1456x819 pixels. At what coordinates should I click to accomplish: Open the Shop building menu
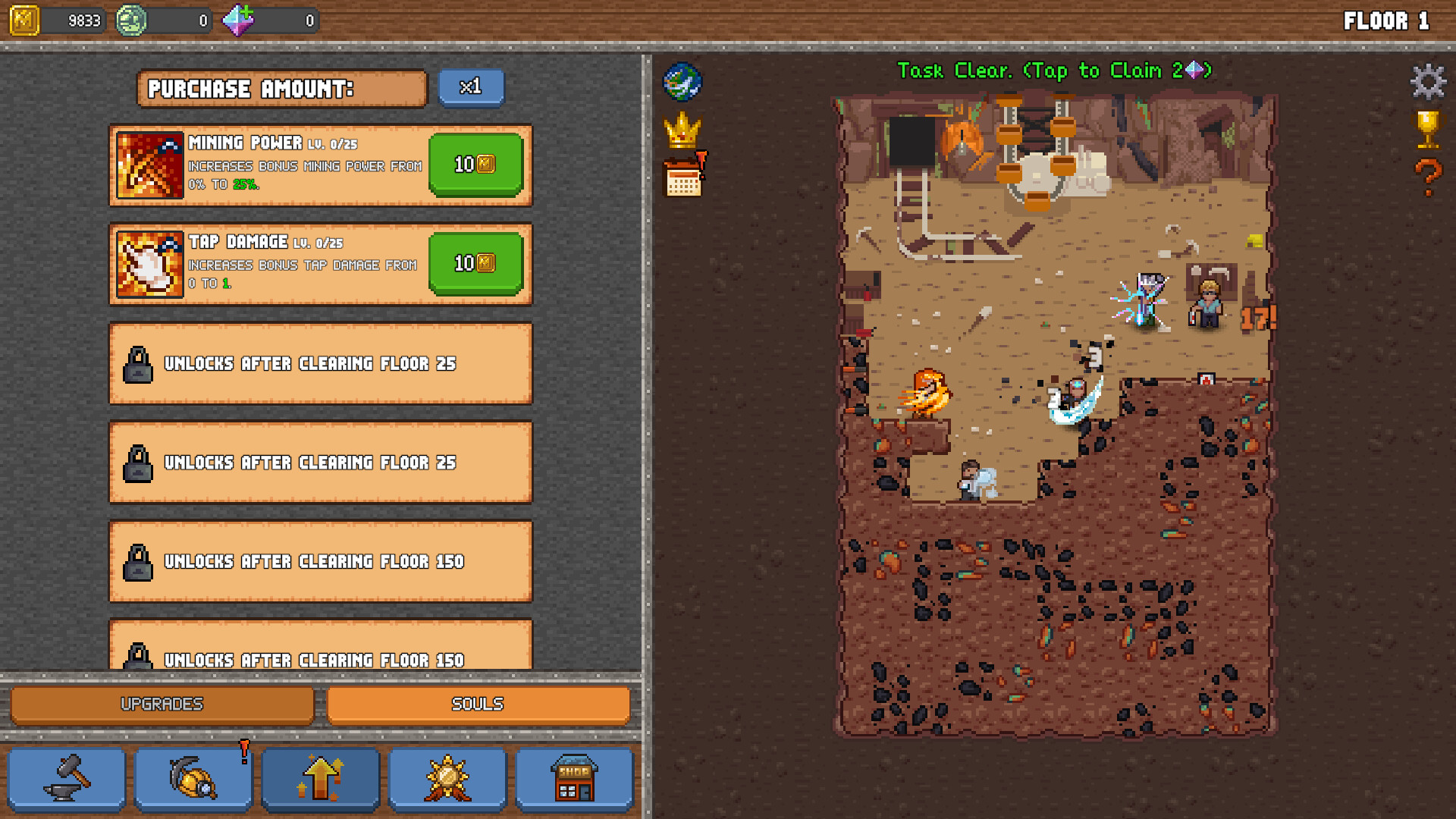[575, 778]
